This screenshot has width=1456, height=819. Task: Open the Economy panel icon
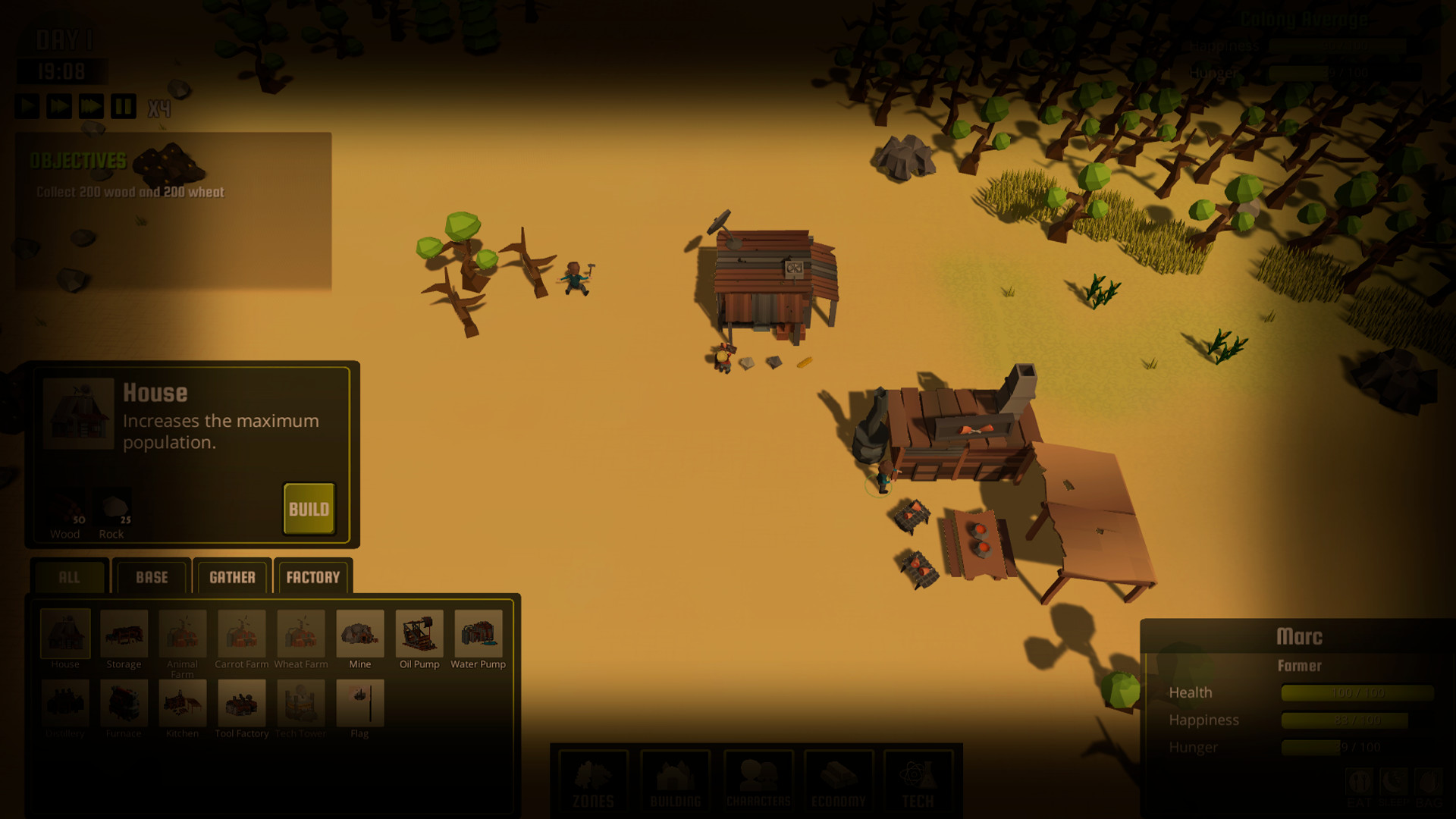click(839, 781)
